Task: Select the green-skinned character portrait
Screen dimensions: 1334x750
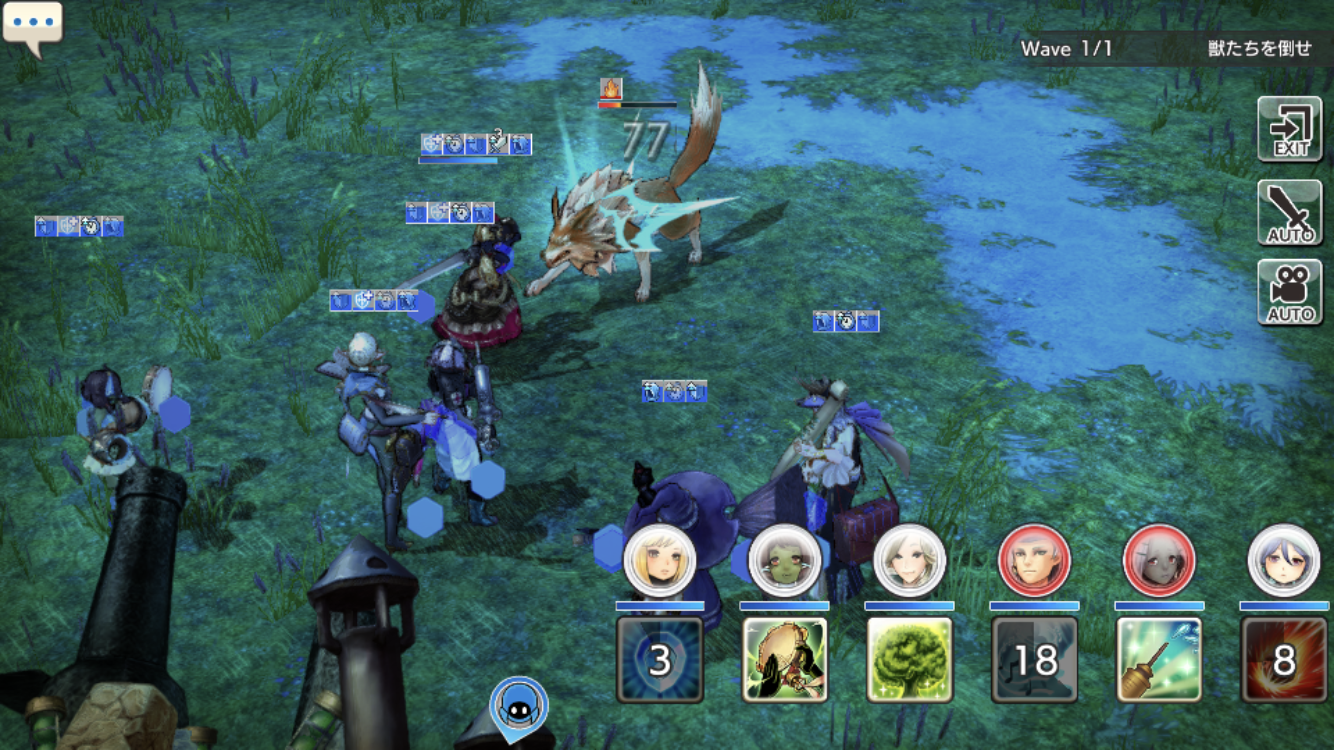Action: [785, 561]
